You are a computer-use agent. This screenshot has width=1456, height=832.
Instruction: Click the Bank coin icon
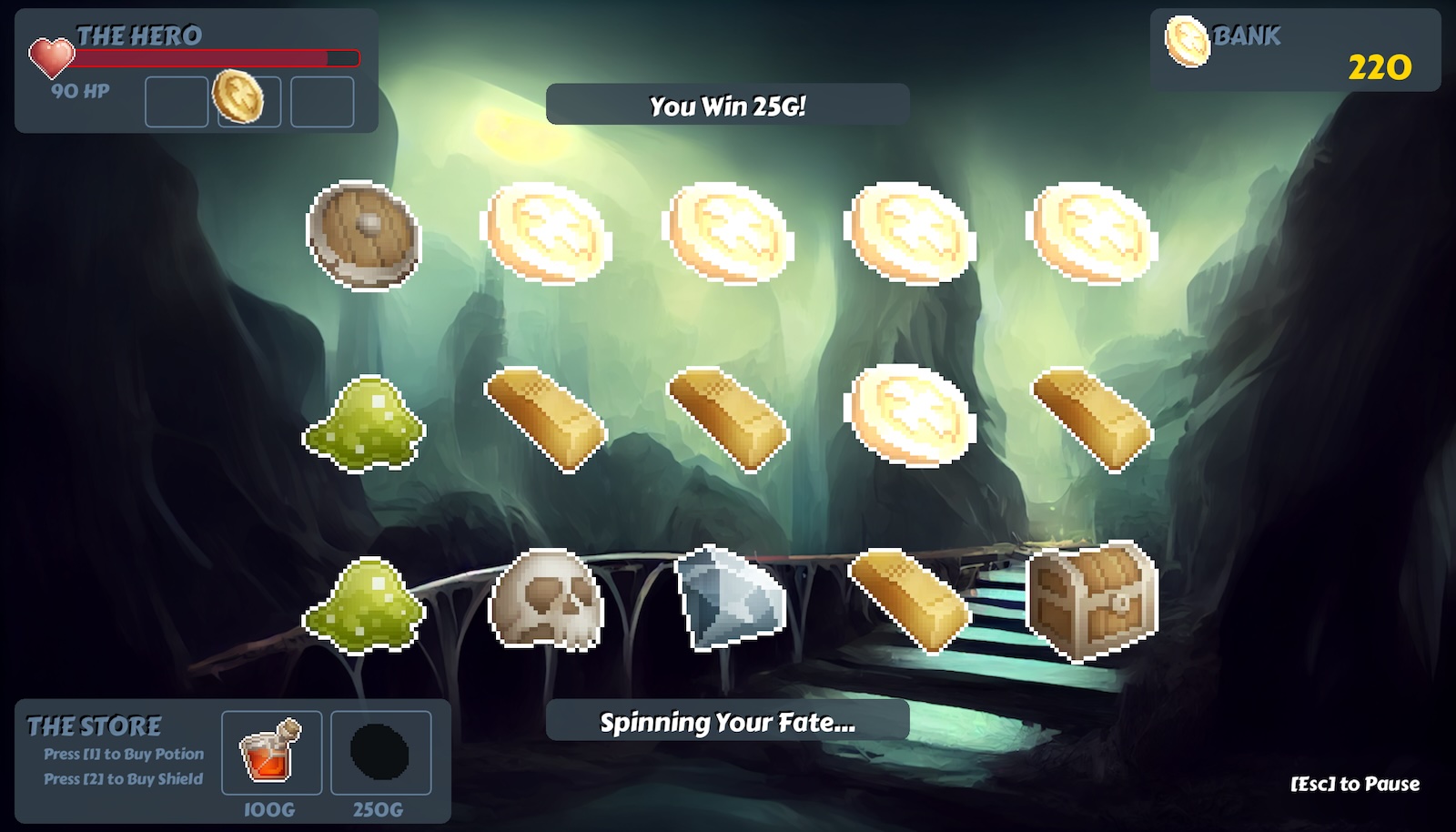(x=1188, y=41)
